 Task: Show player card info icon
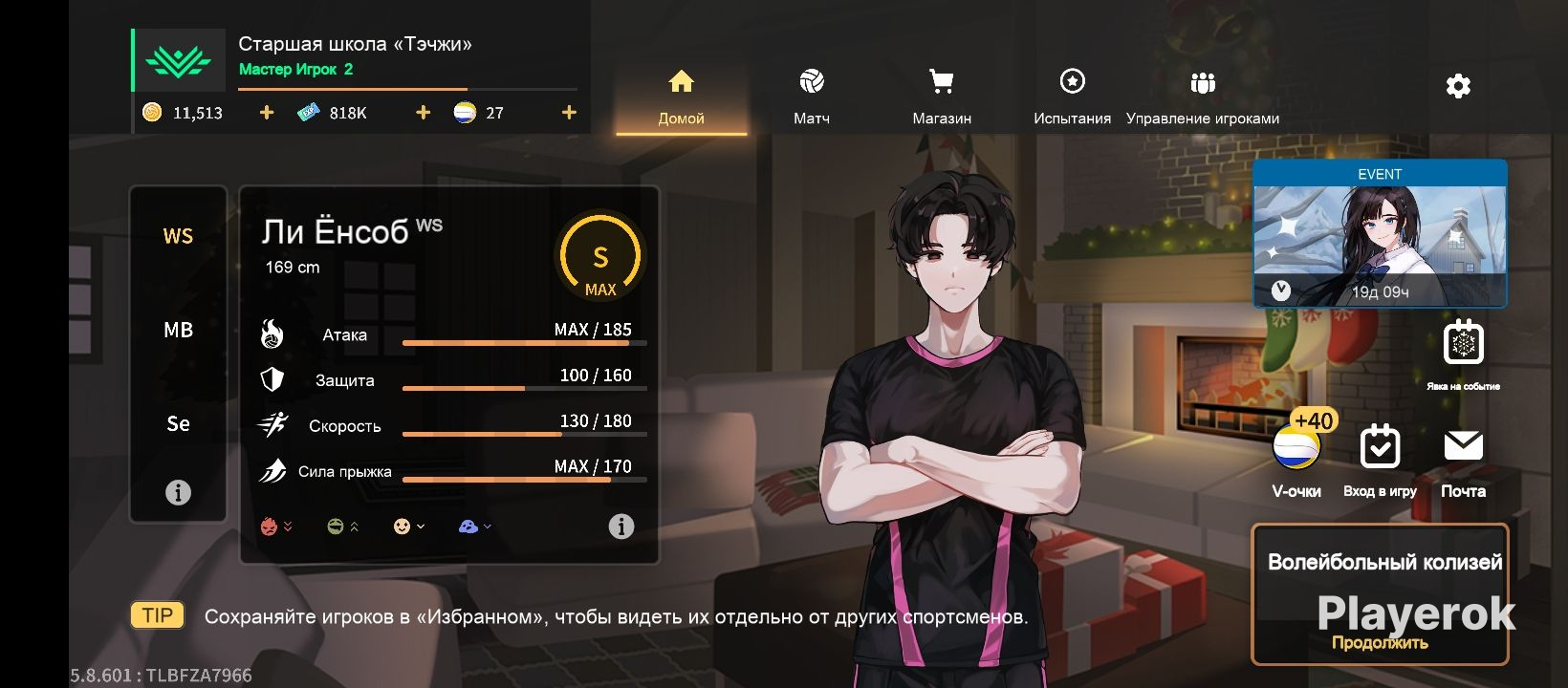[x=621, y=527]
